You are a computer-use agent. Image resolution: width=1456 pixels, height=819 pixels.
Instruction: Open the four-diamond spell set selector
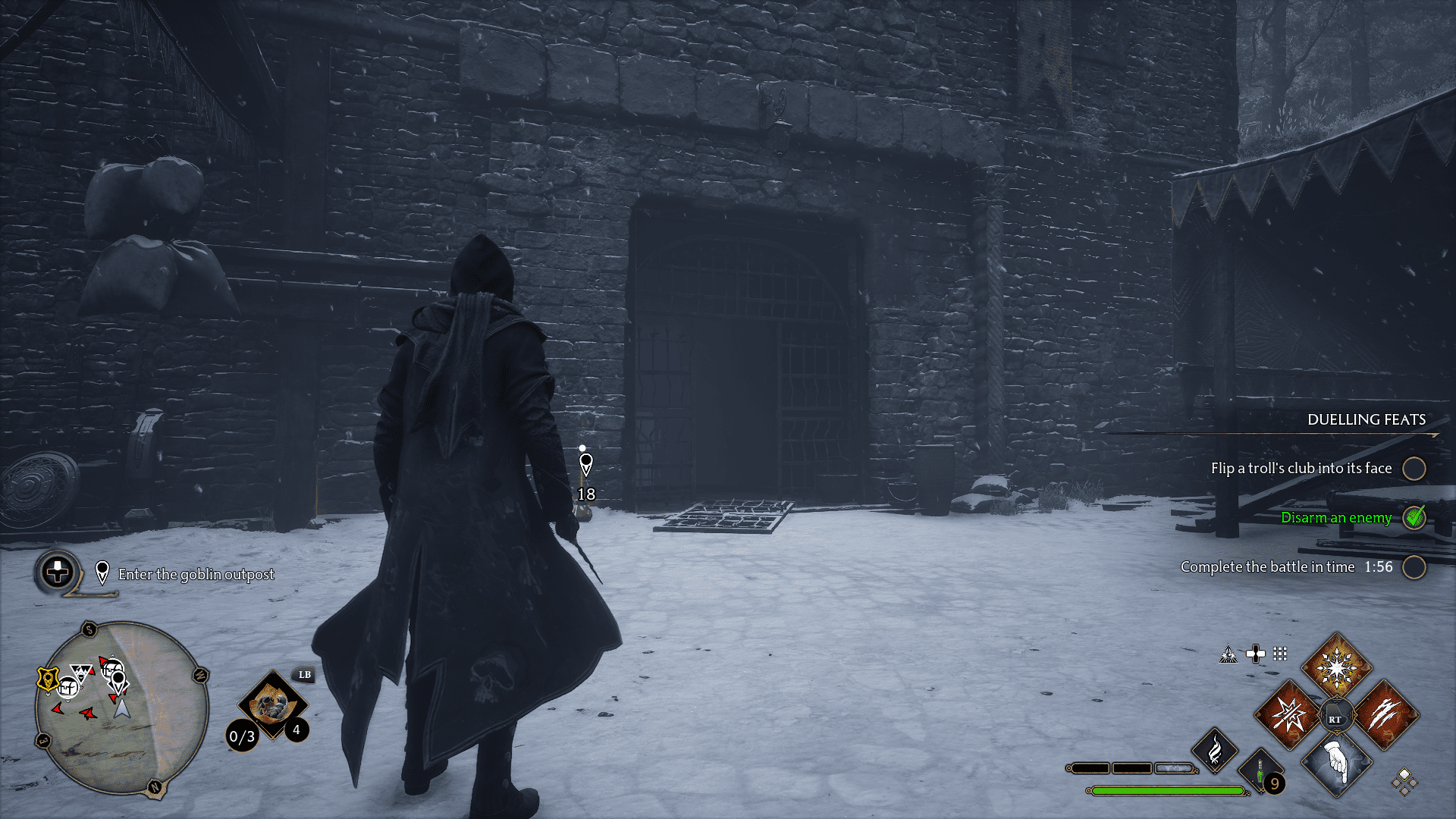click(x=1404, y=782)
